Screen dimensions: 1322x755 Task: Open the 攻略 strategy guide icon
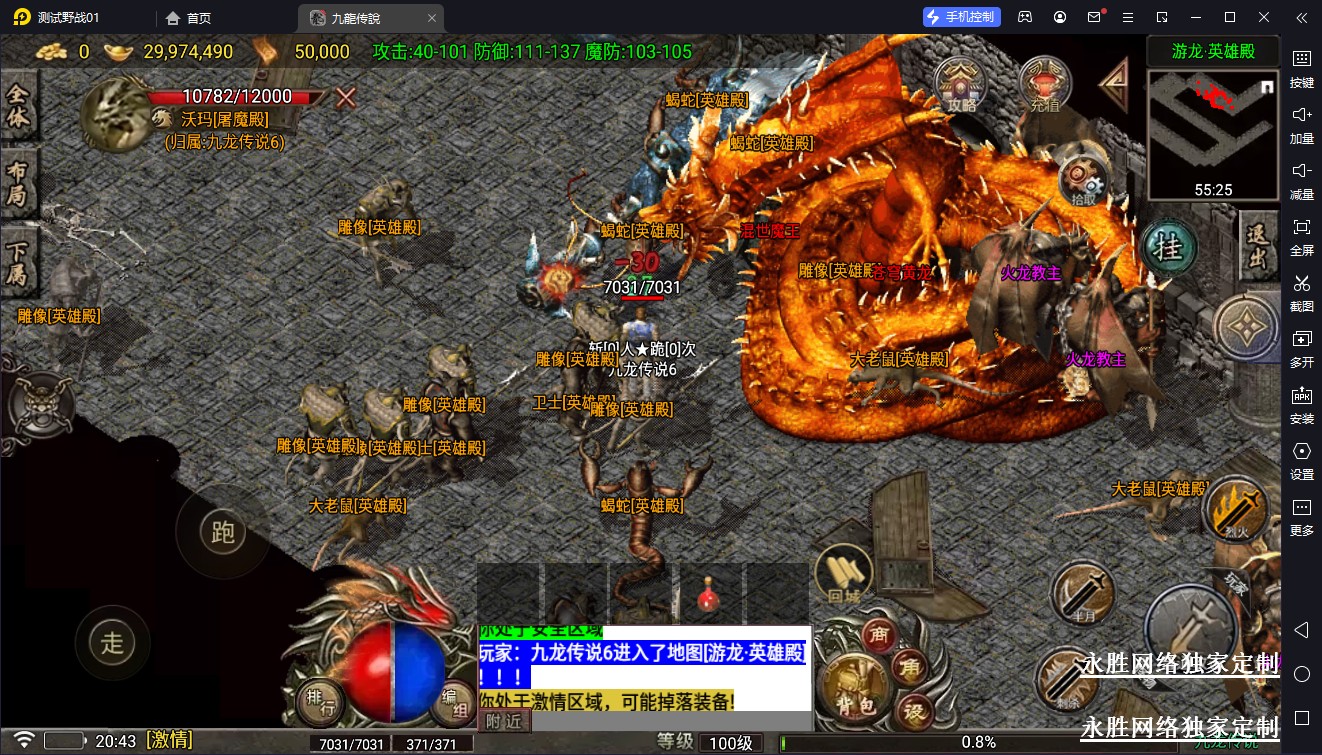coord(962,85)
